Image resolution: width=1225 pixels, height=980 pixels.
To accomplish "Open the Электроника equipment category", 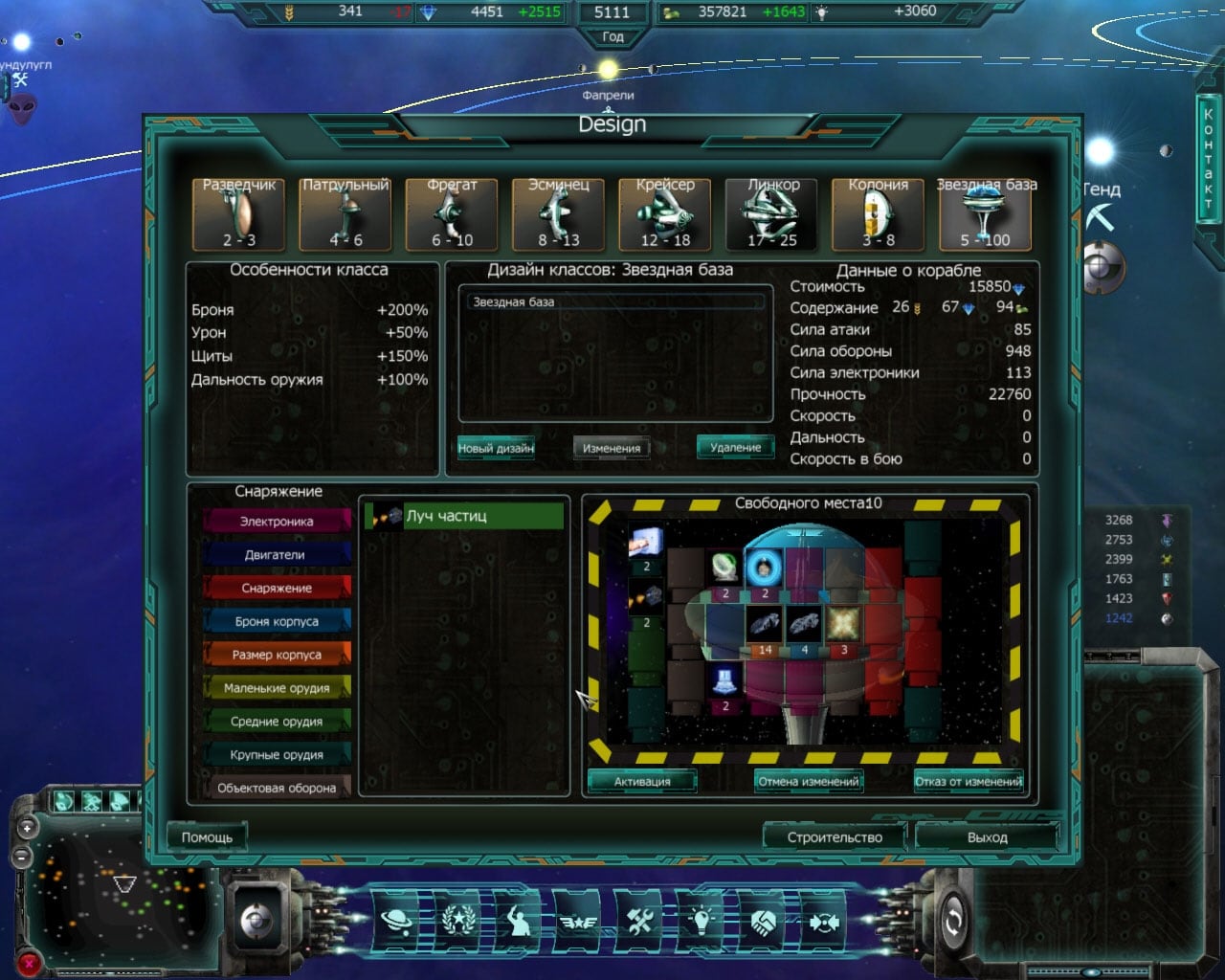I will (x=277, y=522).
